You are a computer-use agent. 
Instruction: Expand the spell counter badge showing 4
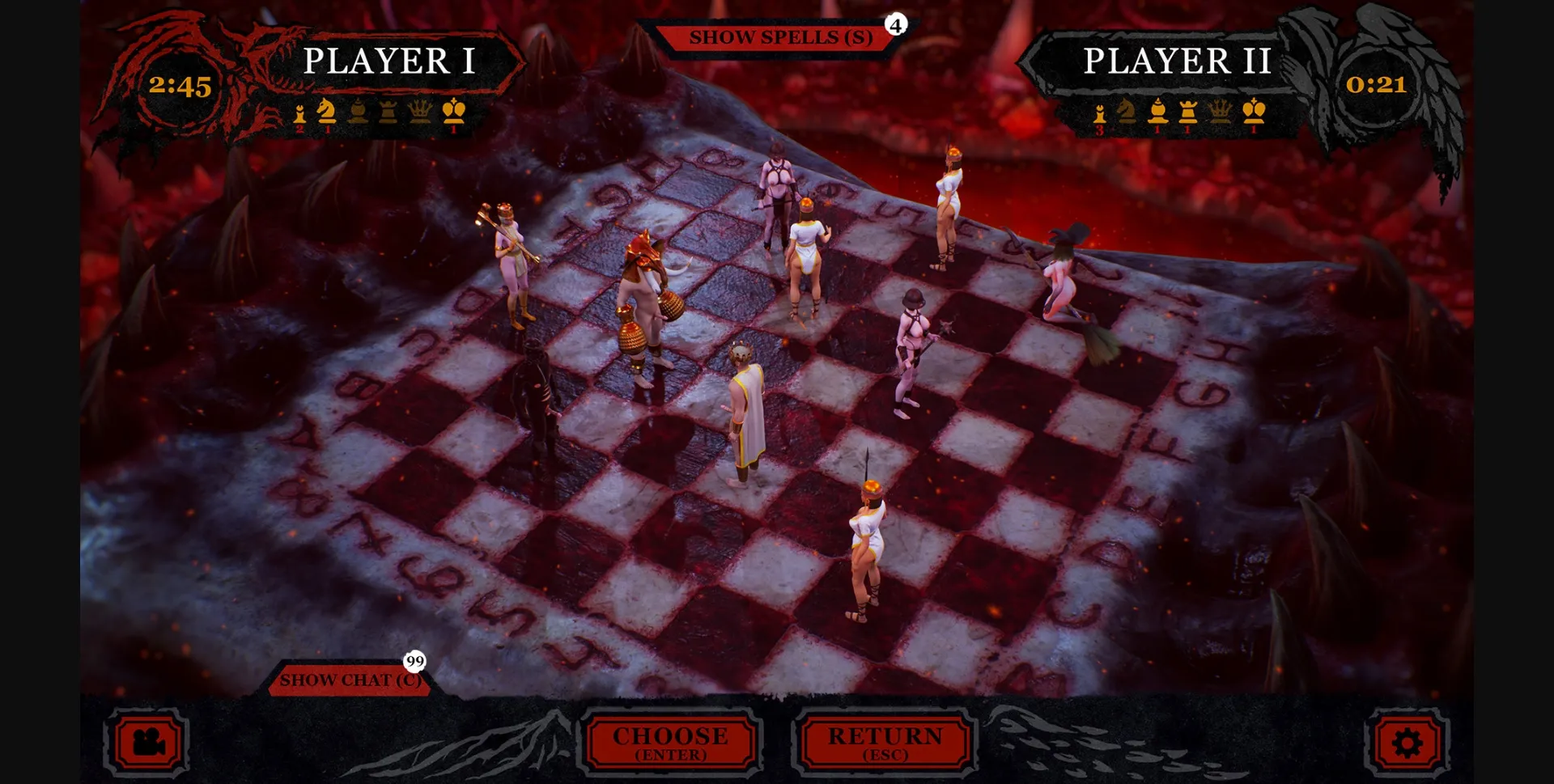pos(894,25)
